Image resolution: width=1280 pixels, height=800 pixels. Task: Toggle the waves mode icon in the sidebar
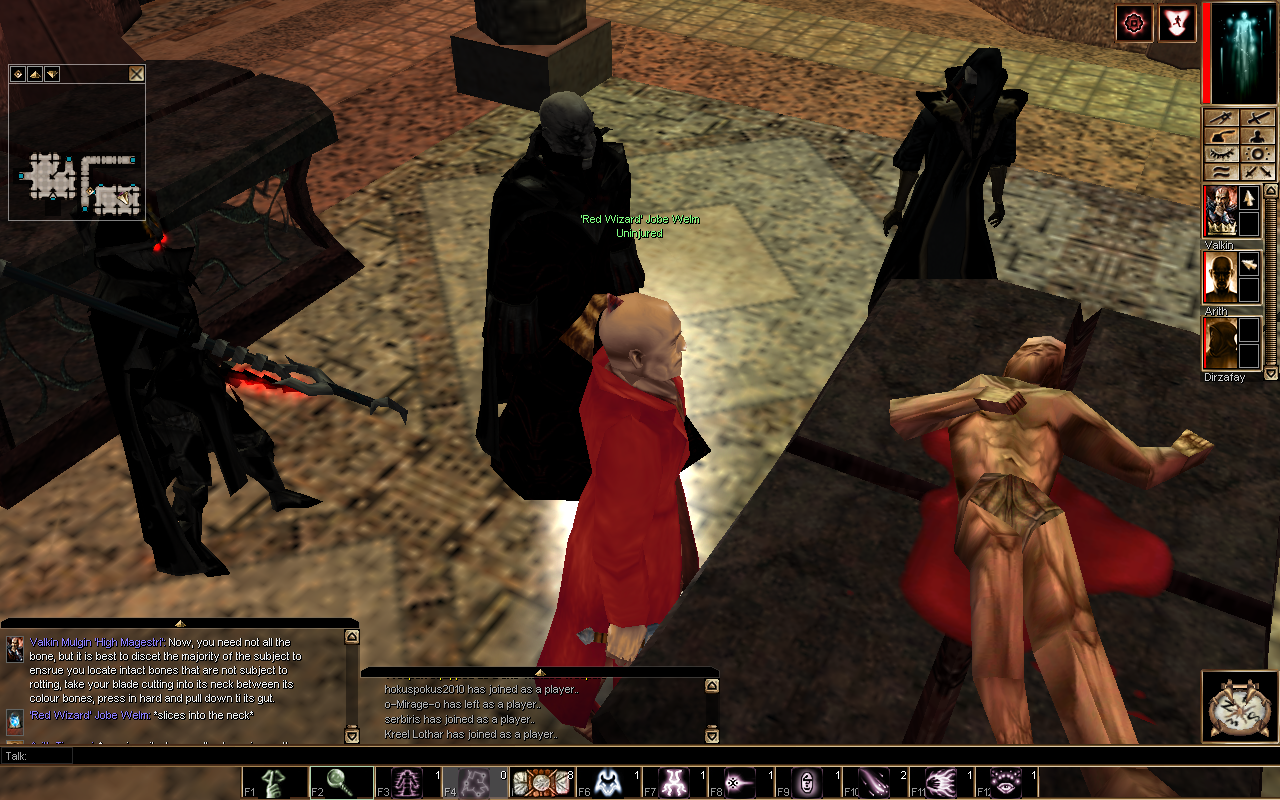tap(1222, 170)
